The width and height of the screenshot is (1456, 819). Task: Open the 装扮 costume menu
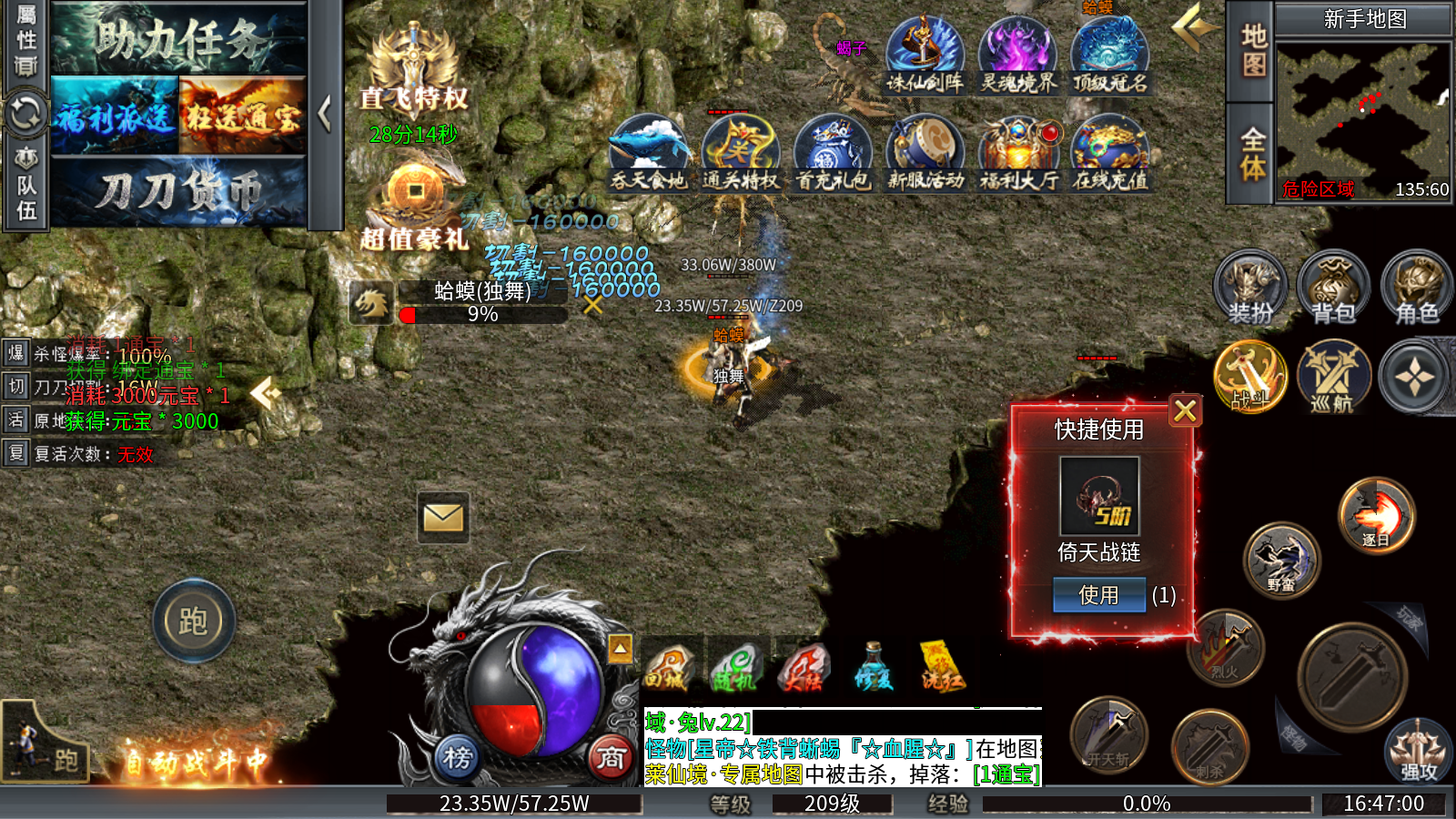[x=1251, y=287]
